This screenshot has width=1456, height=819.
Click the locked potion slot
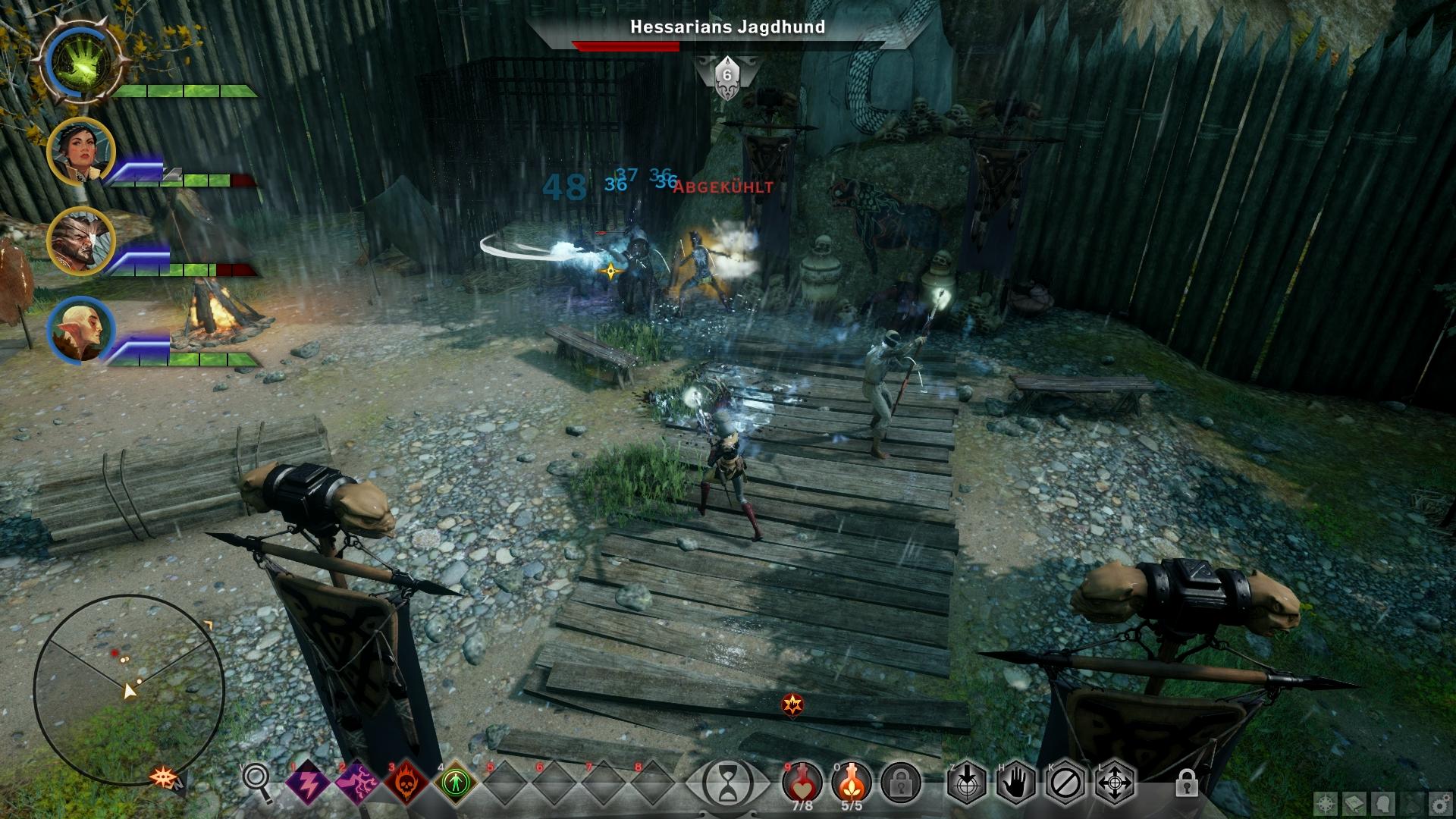tap(901, 781)
